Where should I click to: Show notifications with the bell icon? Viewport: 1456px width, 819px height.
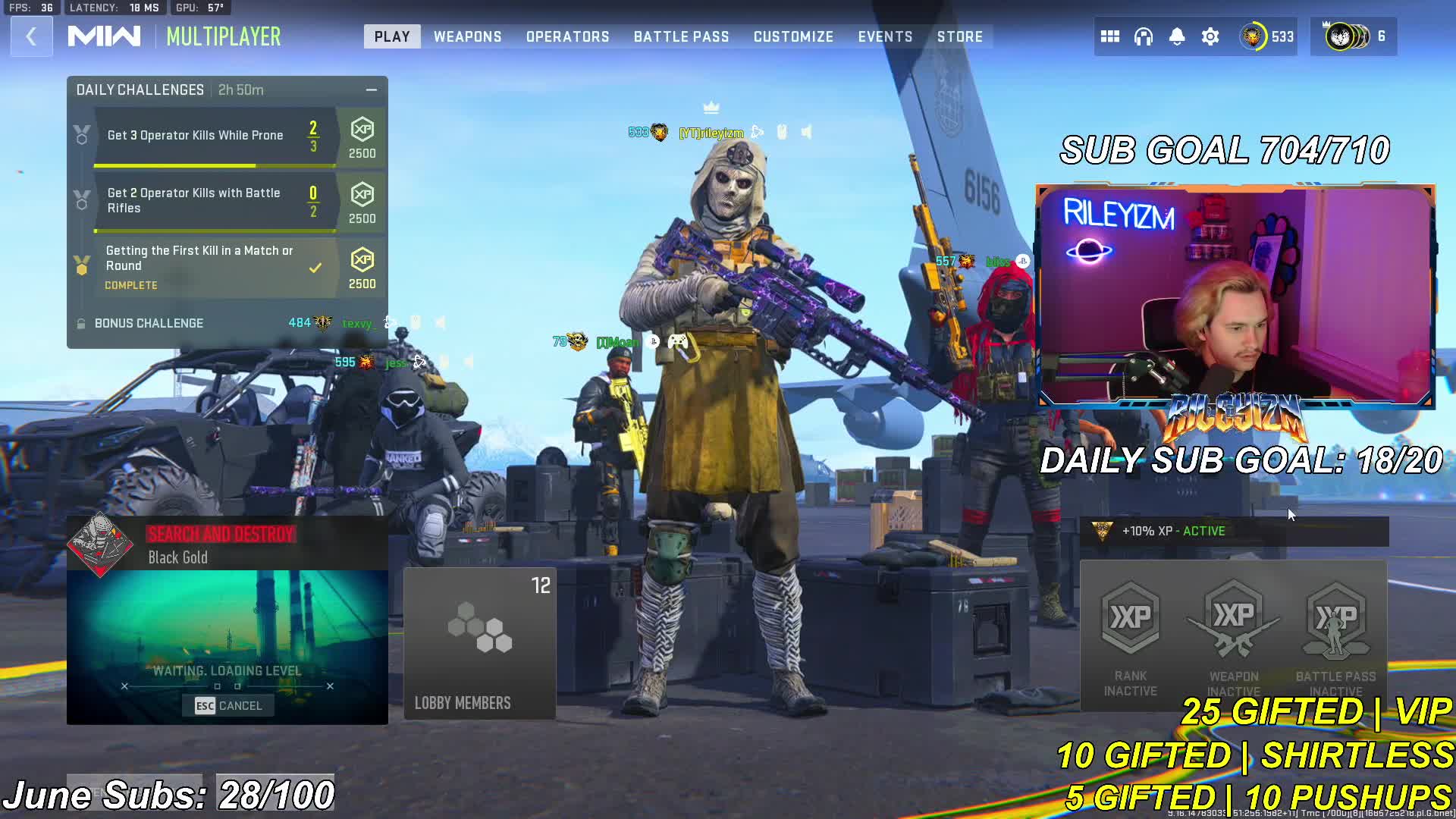click(1177, 36)
